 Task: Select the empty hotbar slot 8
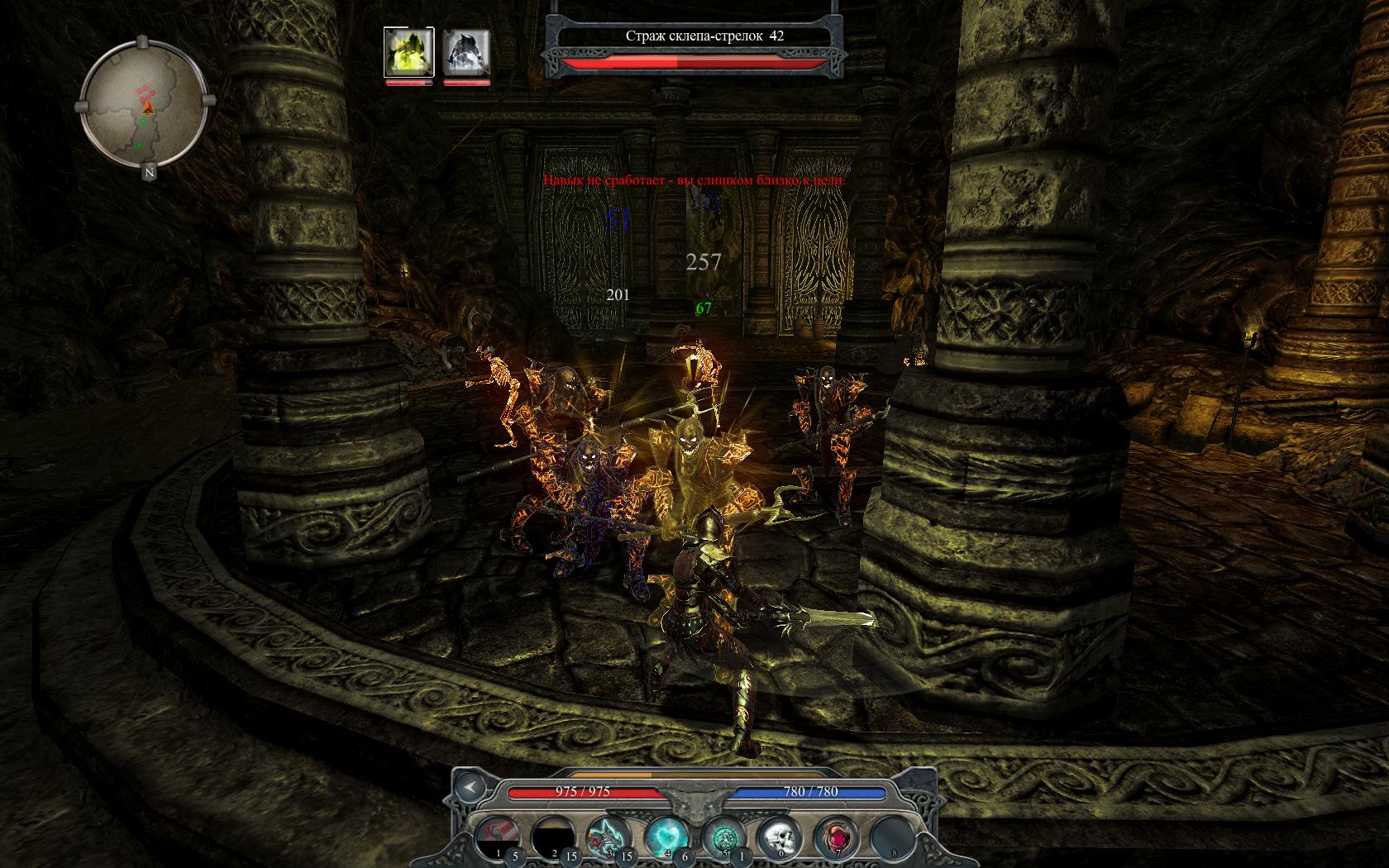tap(891, 835)
